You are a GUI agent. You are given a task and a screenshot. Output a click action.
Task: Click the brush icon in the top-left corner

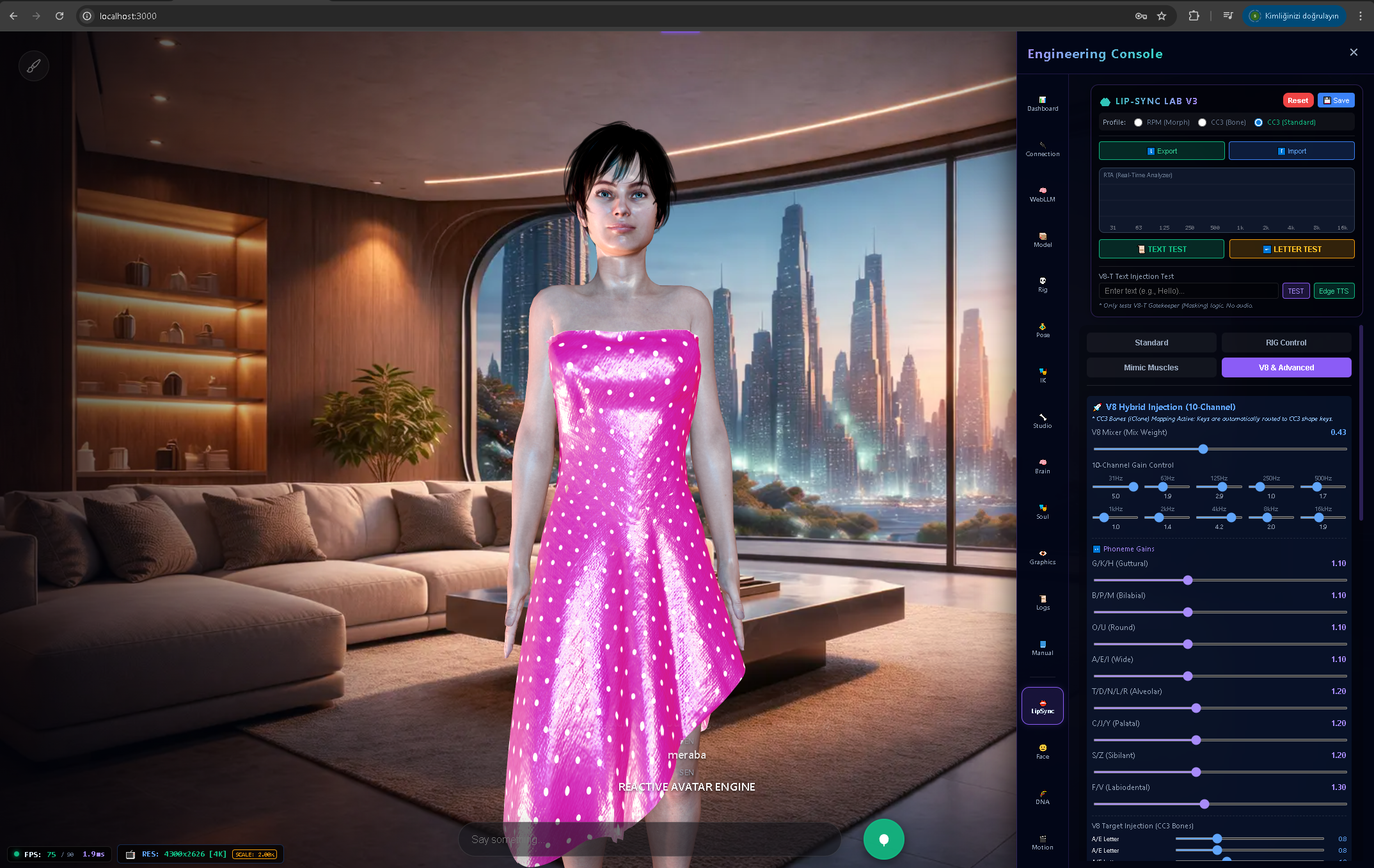point(34,65)
